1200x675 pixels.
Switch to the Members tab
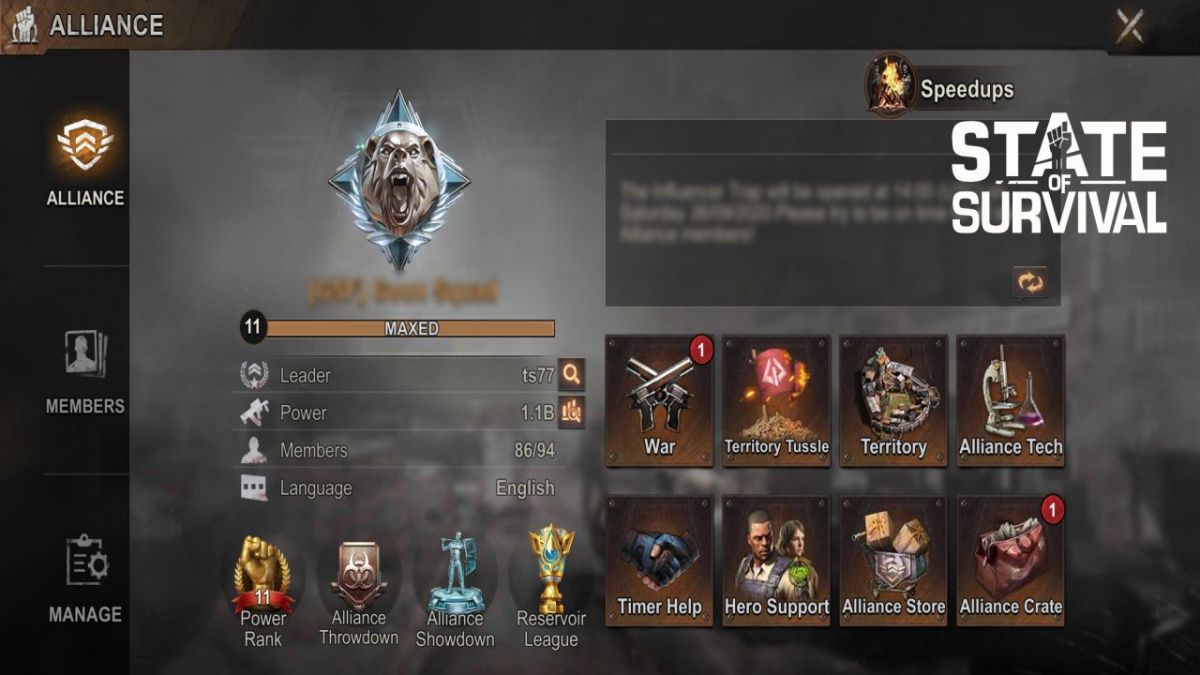coord(85,372)
